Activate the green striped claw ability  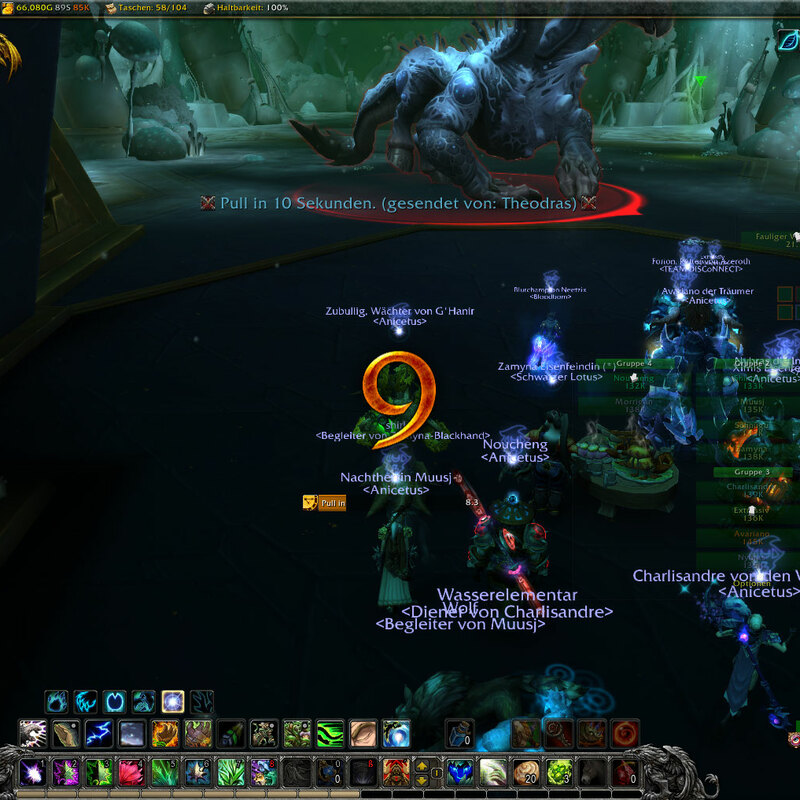pos(330,734)
